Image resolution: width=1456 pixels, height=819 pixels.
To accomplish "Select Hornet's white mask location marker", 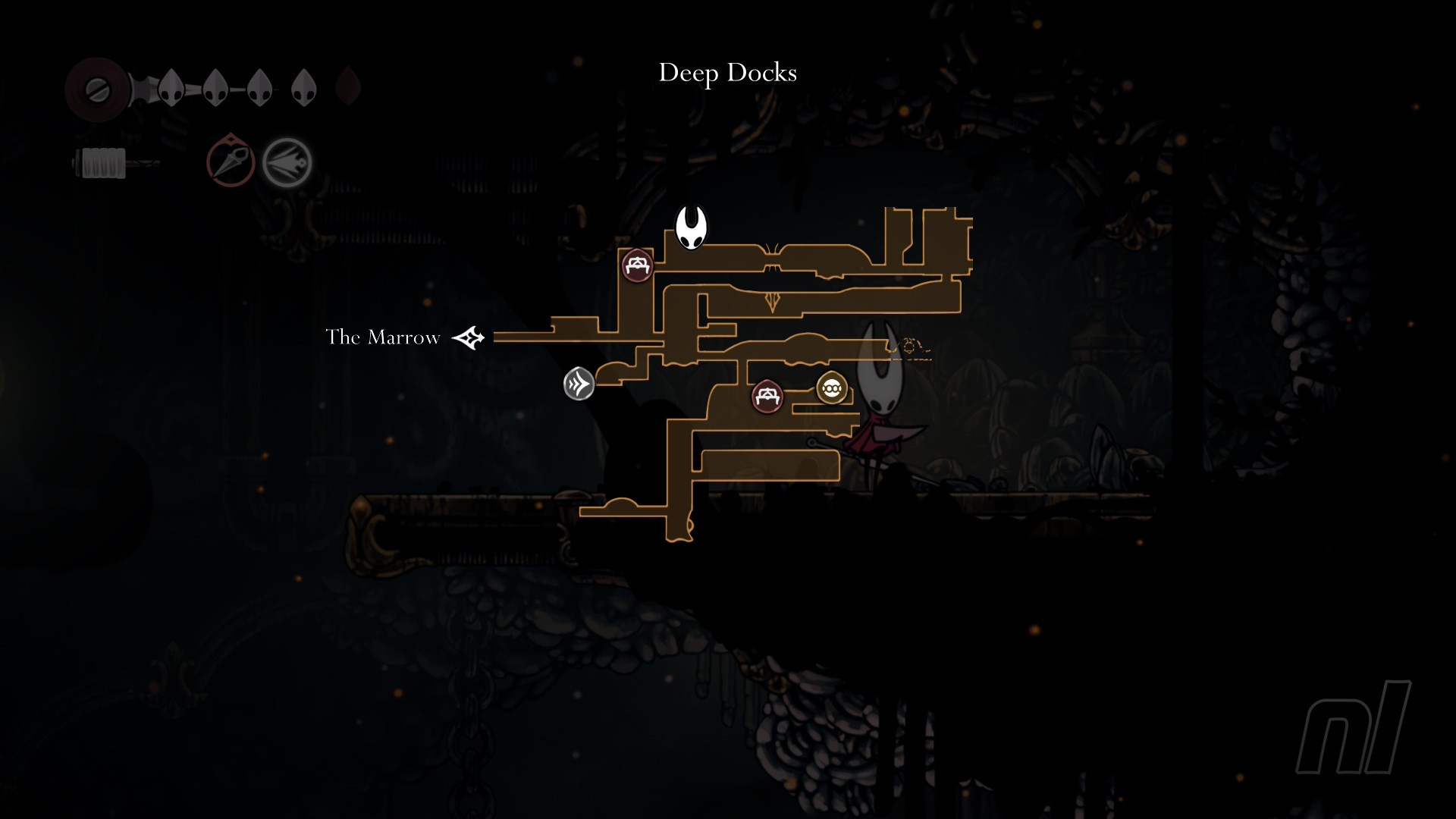I will coord(691,227).
